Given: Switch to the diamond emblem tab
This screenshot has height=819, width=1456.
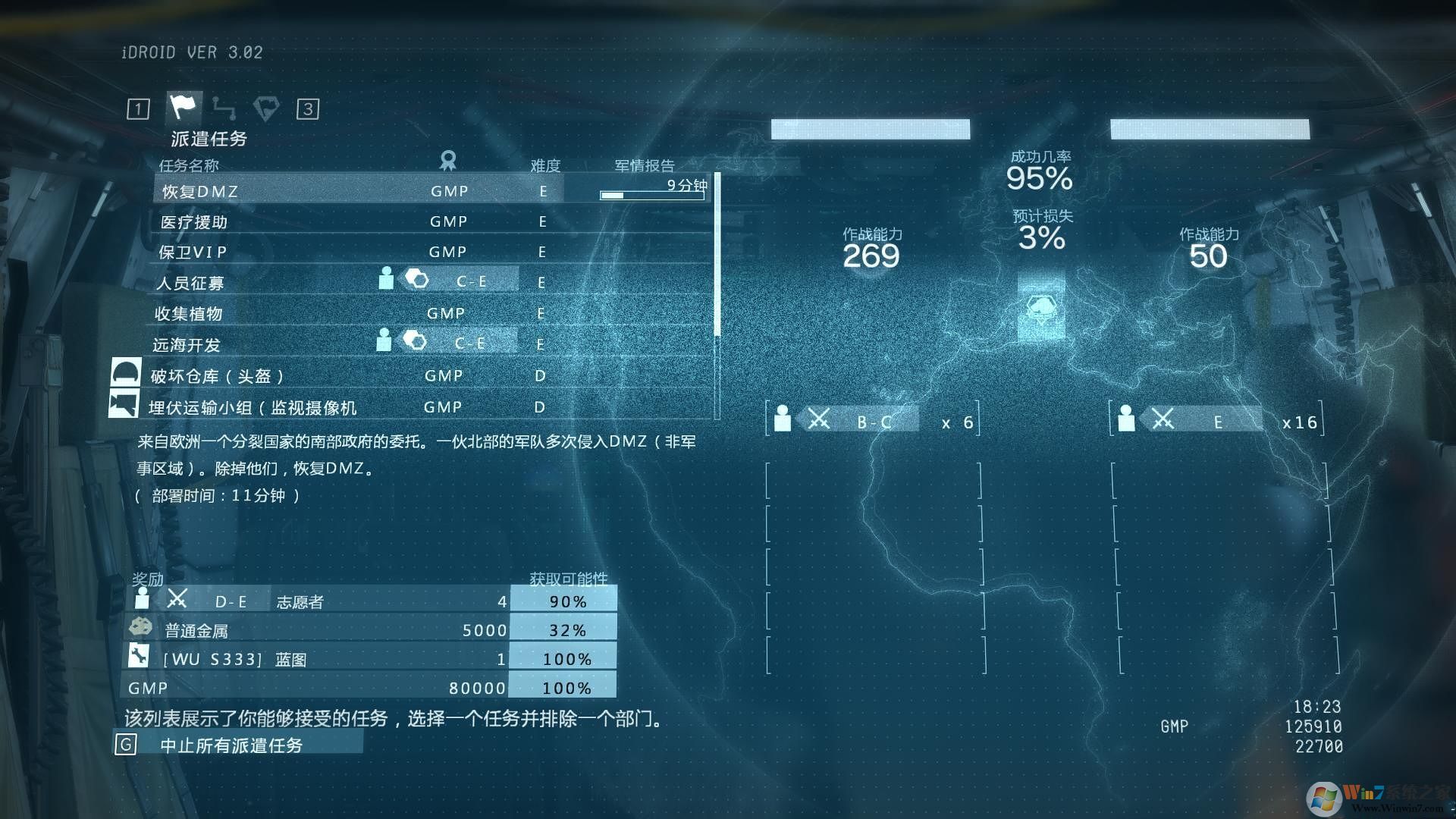Looking at the screenshot, I should [265, 108].
